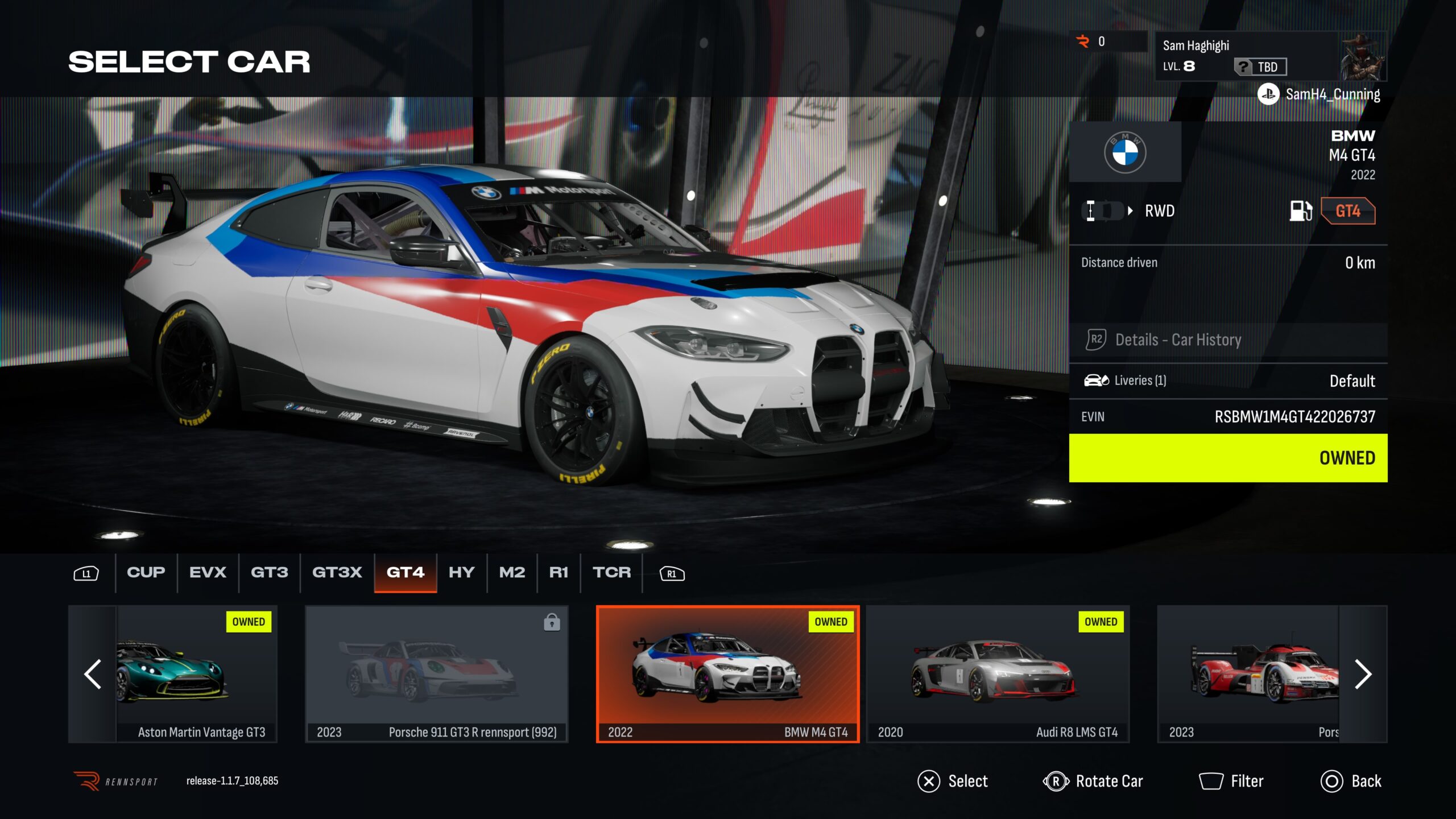The height and width of the screenshot is (819, 1456).
Task: Open the M2 class tab
Action: [512, 572]
